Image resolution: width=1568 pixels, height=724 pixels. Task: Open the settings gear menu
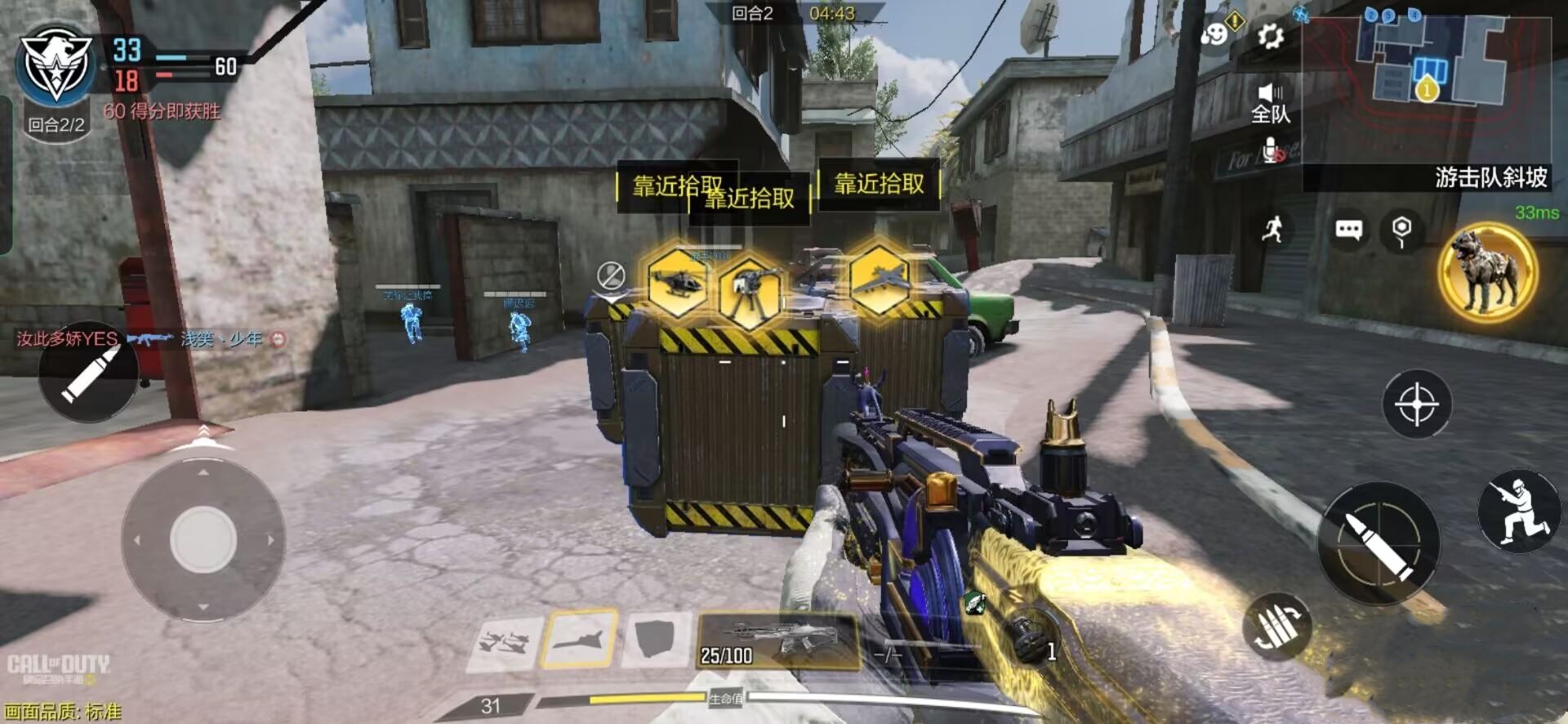(1271, 37)
